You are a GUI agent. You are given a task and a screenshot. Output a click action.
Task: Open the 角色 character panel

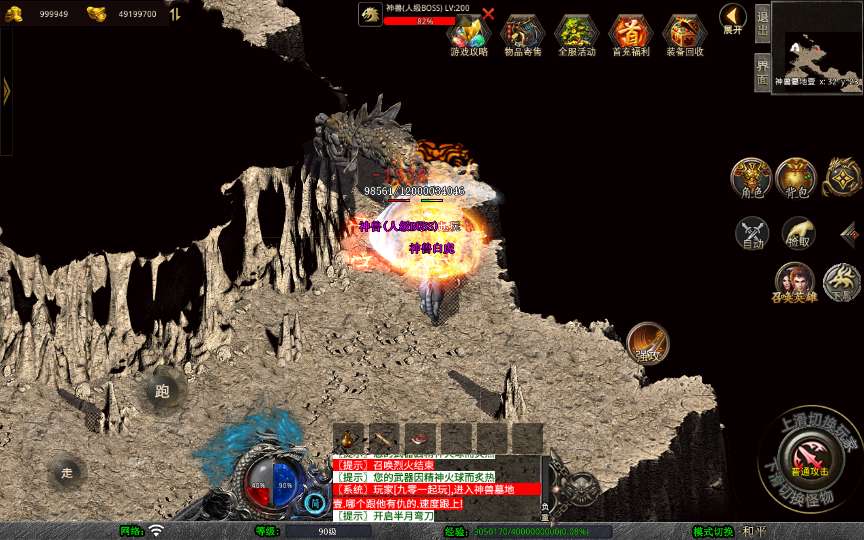[749, 178]
